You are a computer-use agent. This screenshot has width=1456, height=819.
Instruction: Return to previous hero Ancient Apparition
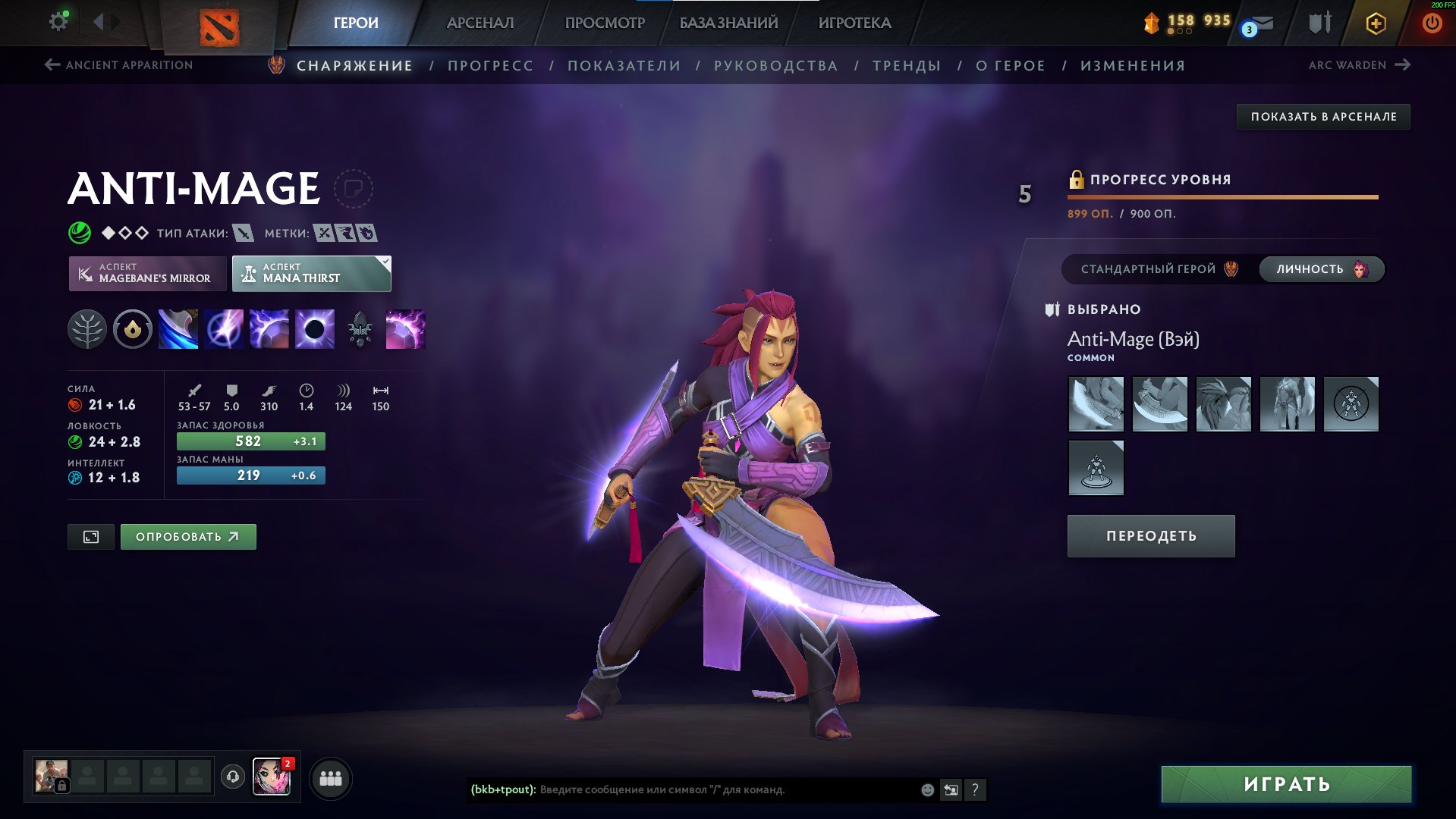[118, 65]
